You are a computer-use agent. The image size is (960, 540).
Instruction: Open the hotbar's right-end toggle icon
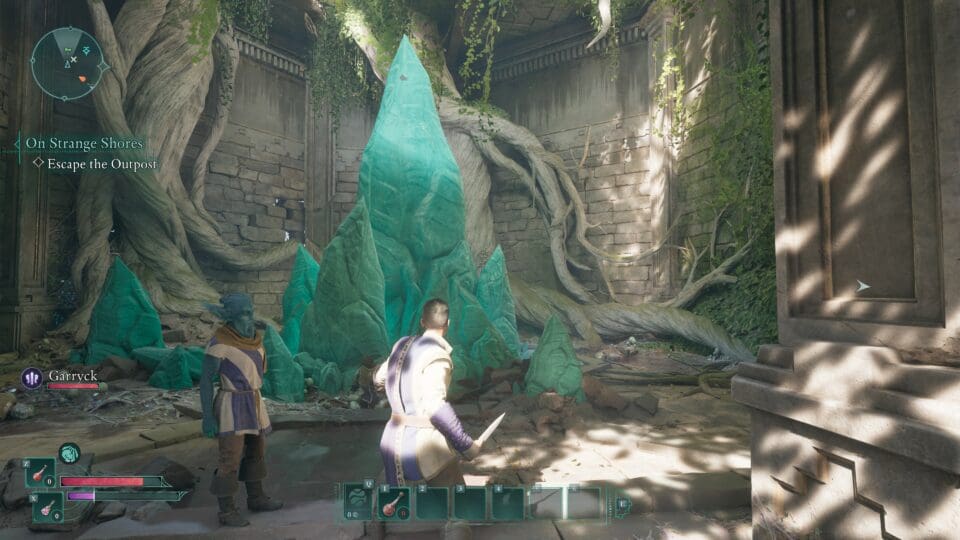(622, 503)
